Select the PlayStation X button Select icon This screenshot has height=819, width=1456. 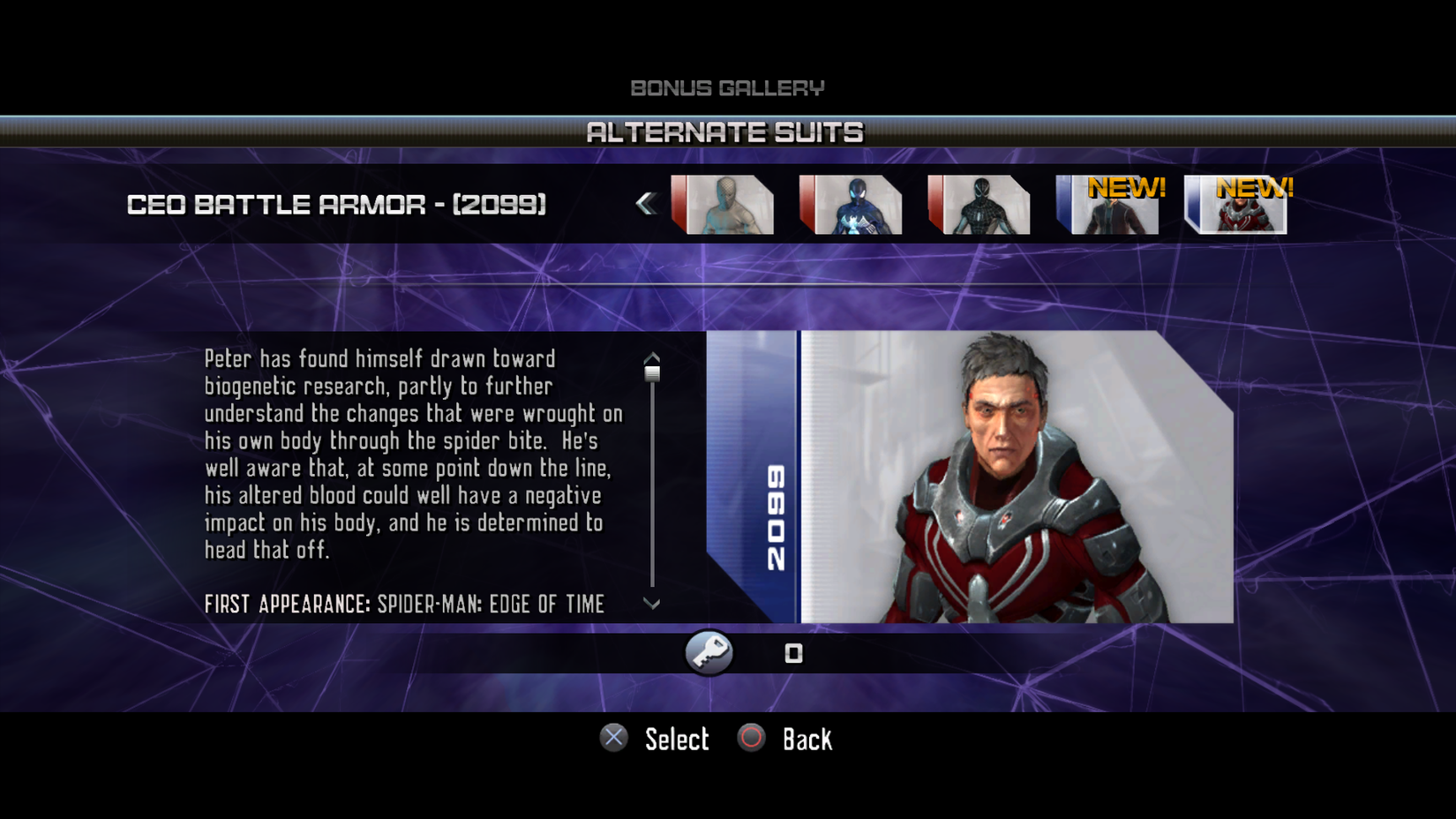[x=614, y=739]
